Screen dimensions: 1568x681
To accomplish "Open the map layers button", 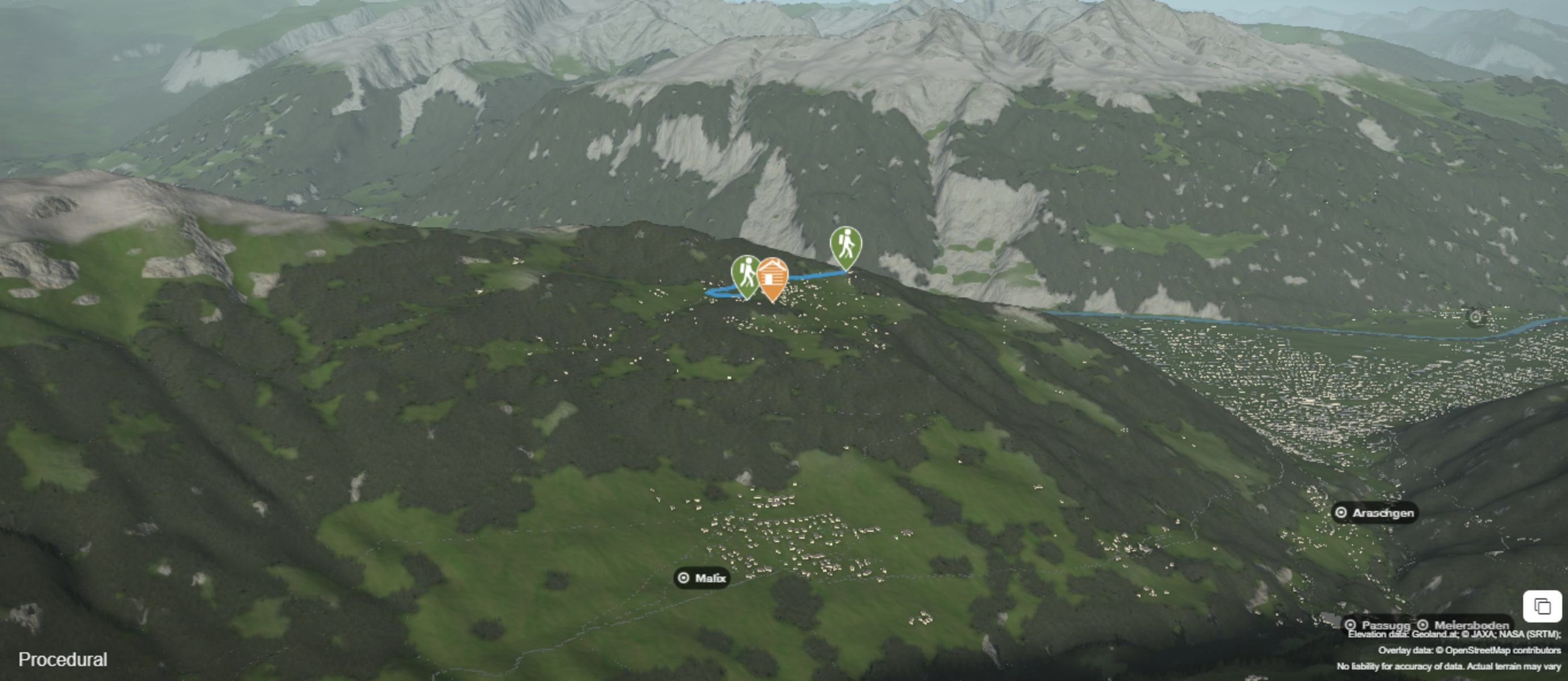I will click(x=1542, y=606).
